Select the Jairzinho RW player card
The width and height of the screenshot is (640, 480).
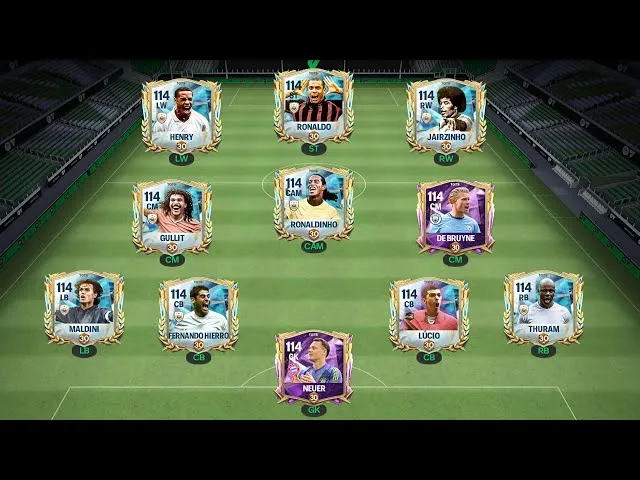[x=446, y=113]
